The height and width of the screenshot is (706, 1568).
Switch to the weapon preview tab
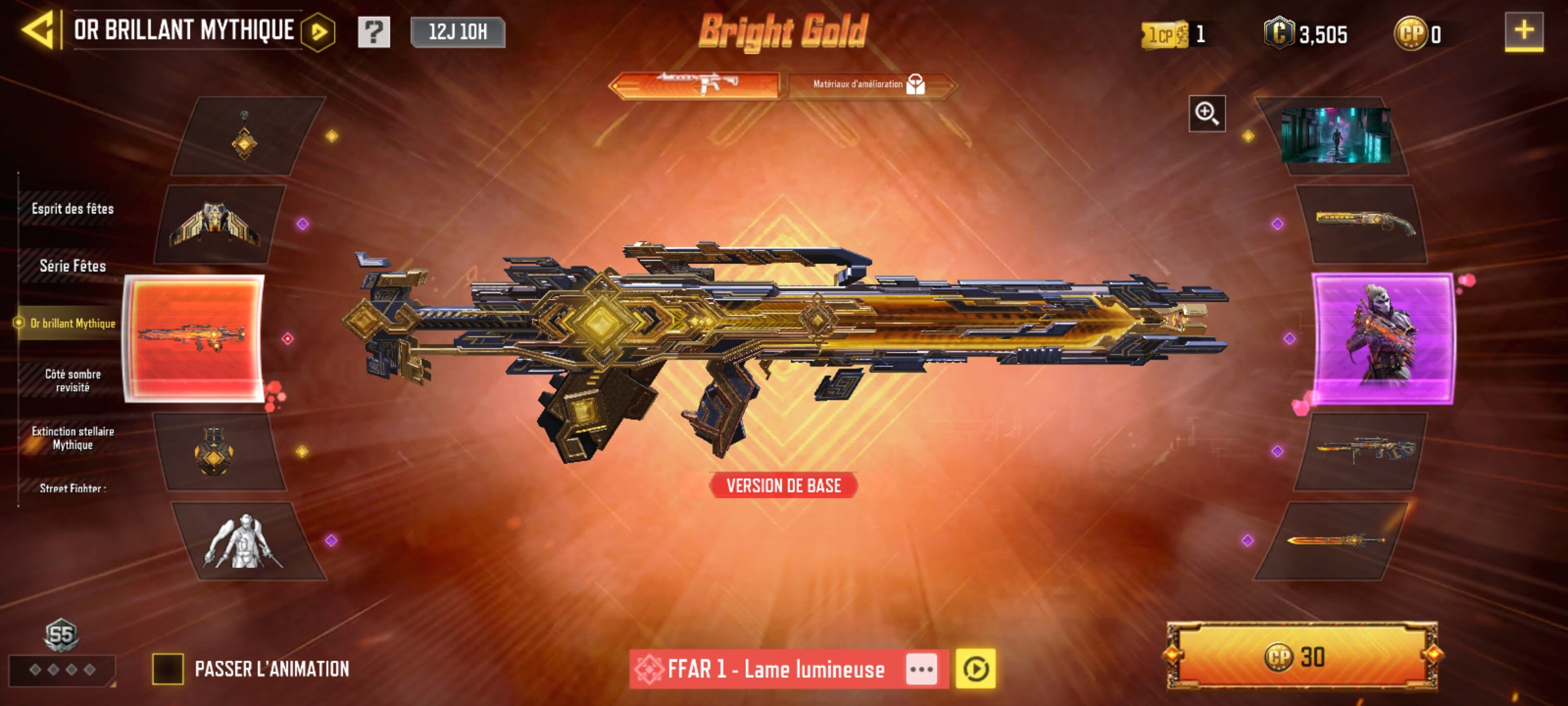tap(695, 84)
